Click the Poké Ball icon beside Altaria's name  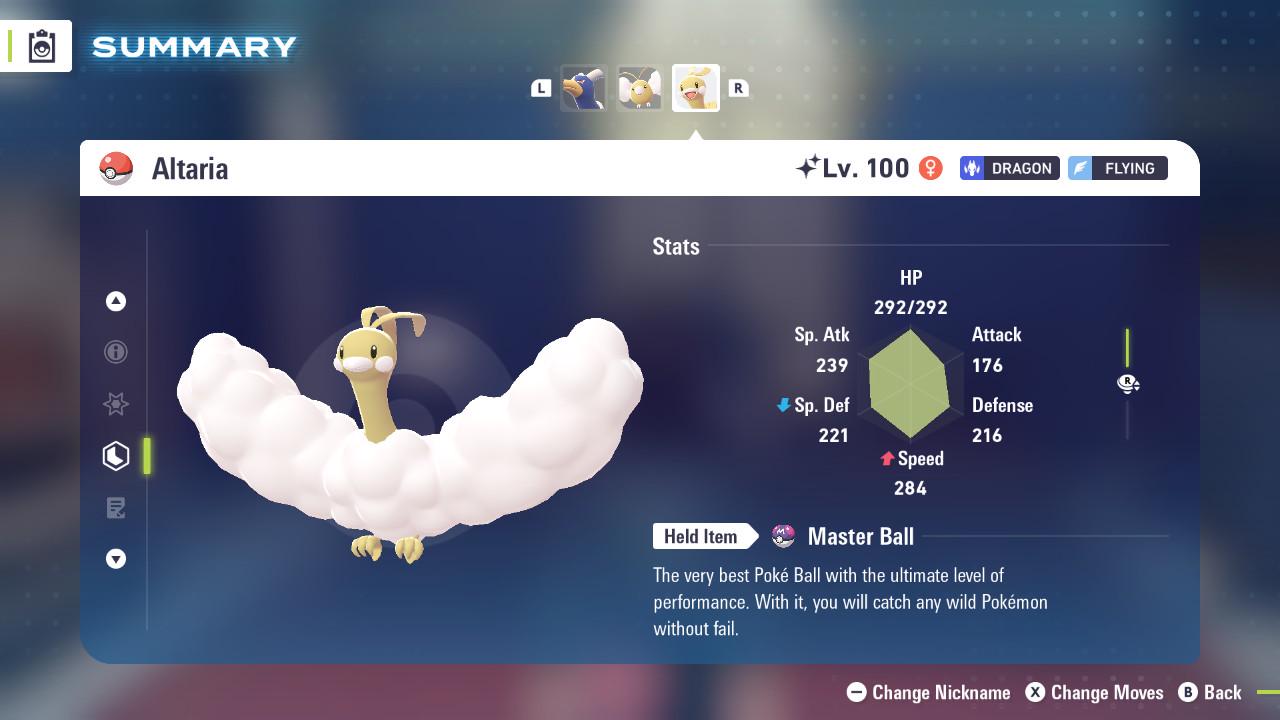[117, 168]
